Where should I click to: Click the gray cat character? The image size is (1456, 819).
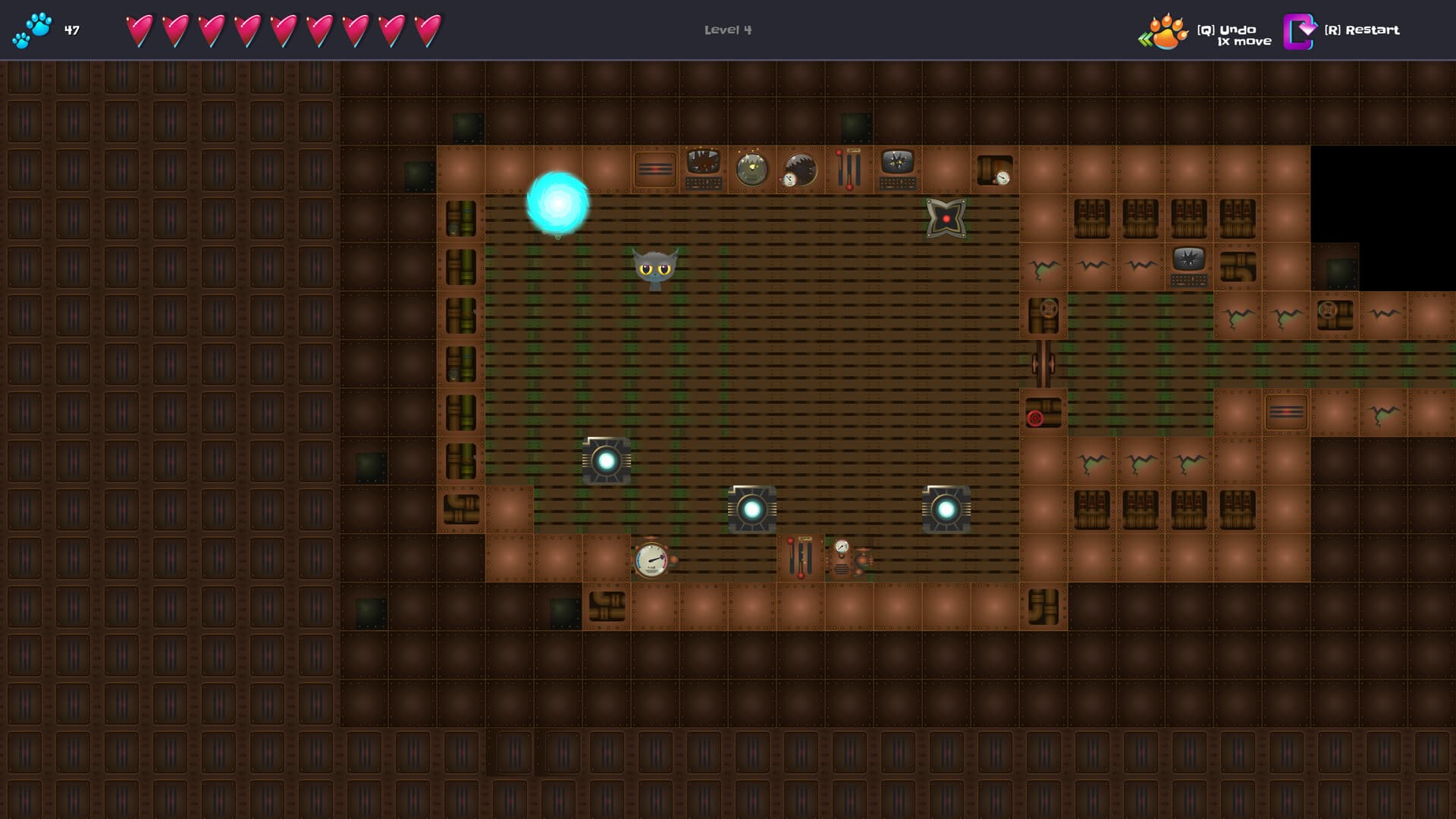coord(654,269)
